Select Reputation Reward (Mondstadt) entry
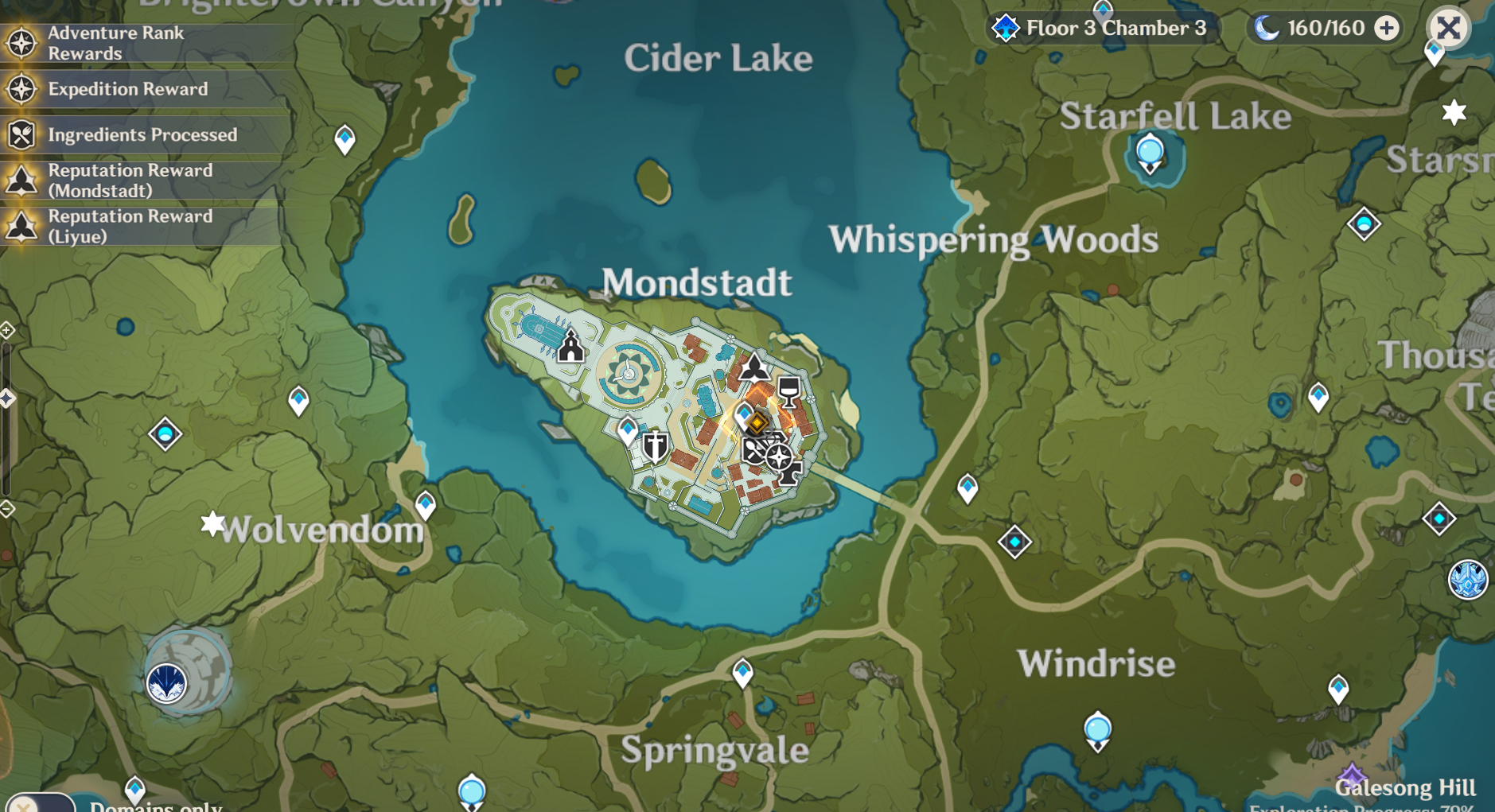 tap(130, 181)
